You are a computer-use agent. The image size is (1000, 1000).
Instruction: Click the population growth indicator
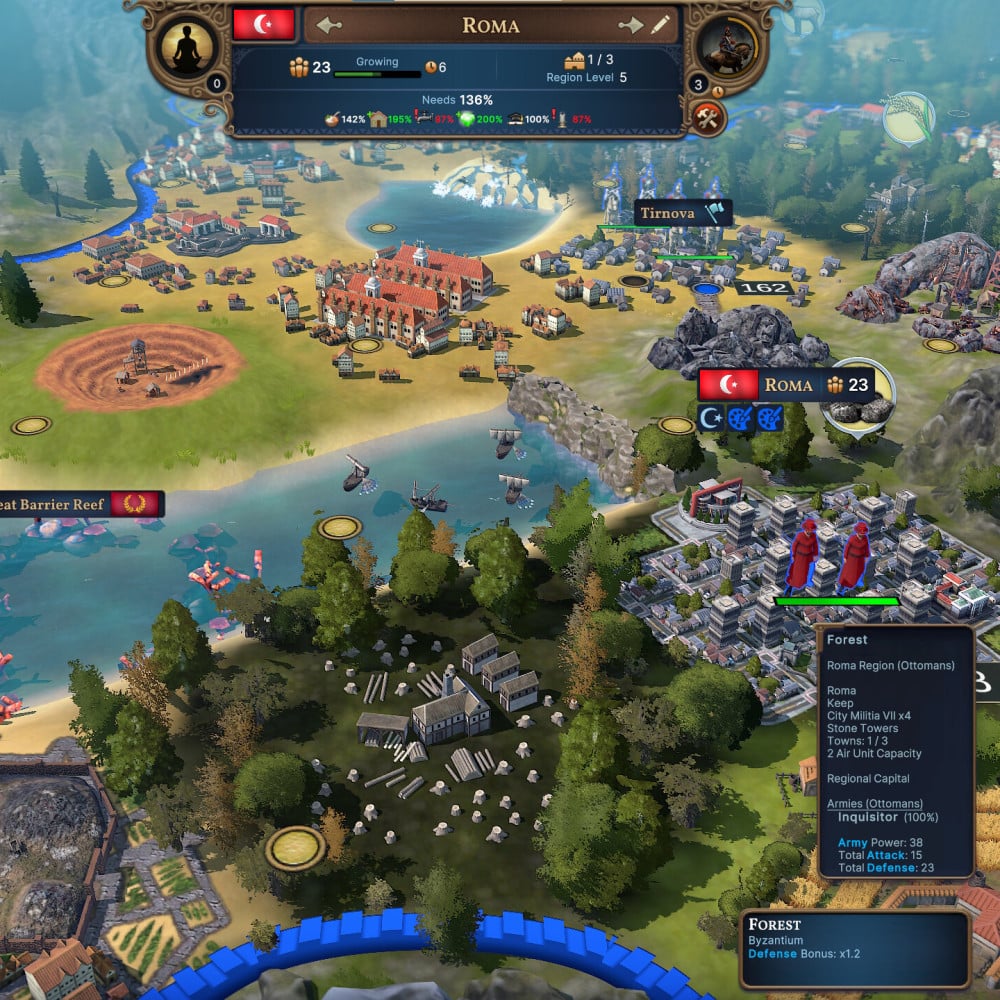click(375, 69)
